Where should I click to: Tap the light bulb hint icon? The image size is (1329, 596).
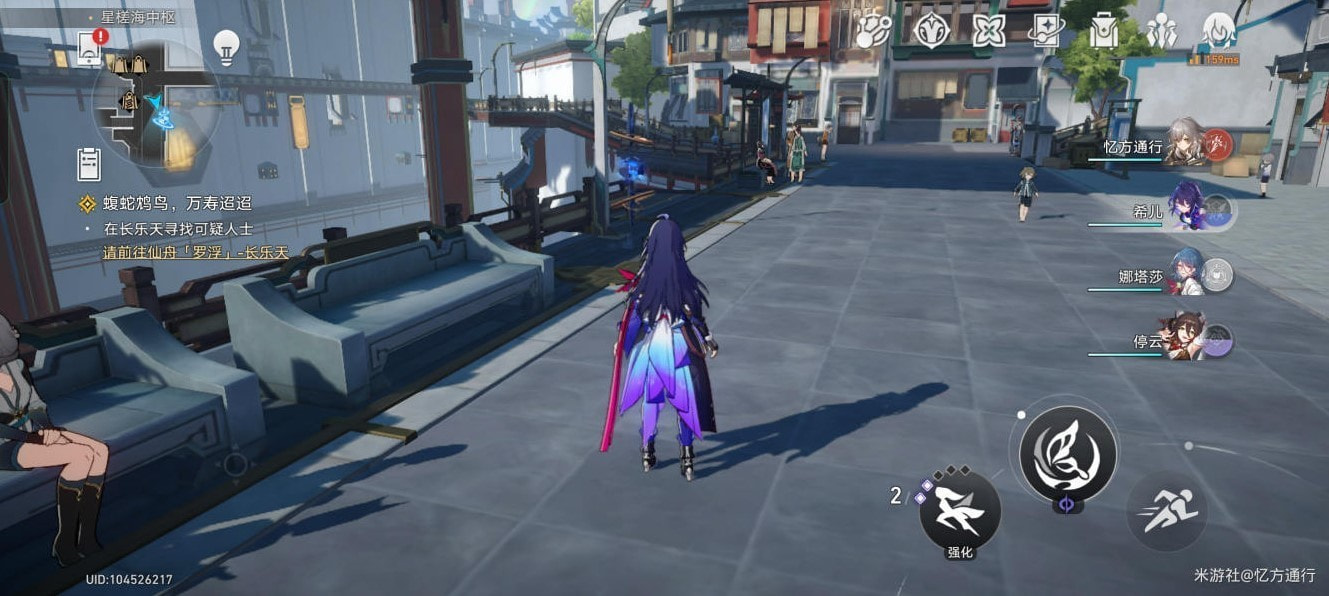point(227,45)
